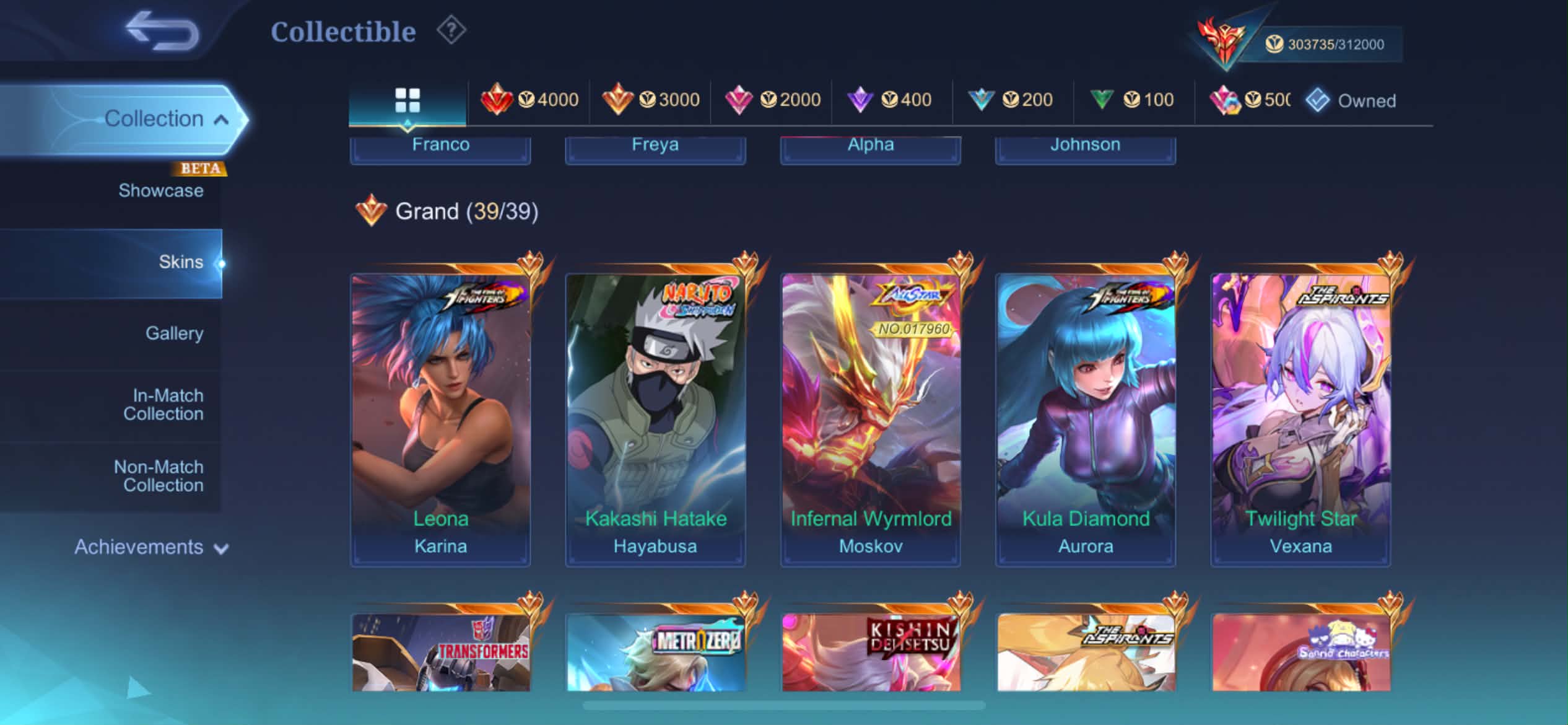
Task: Filter skins by the 3000 point tier
Action: point(650,100)
